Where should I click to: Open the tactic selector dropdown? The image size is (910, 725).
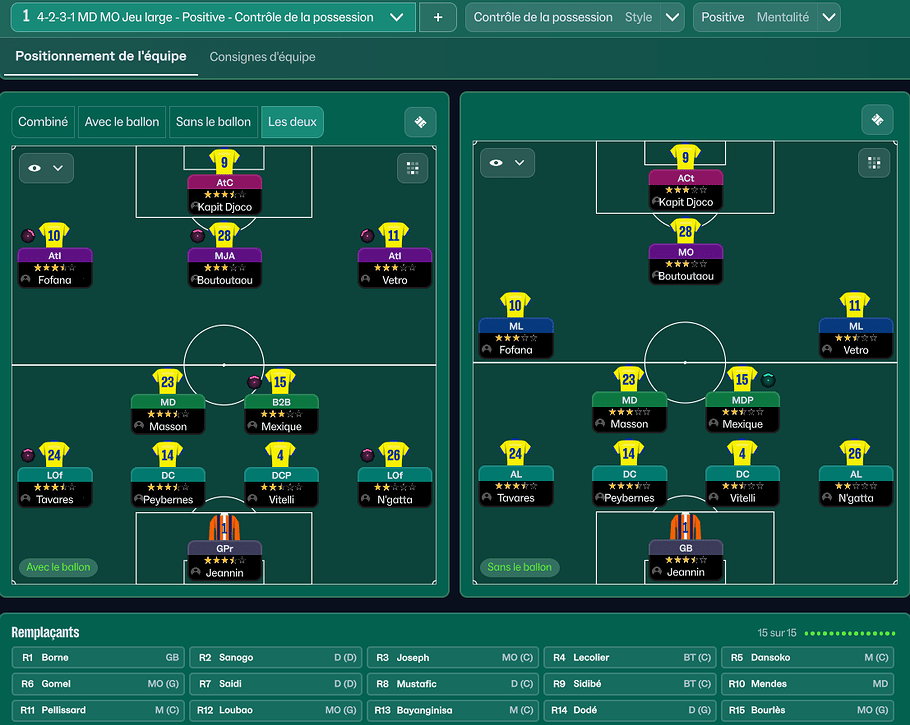pos(397,17)
